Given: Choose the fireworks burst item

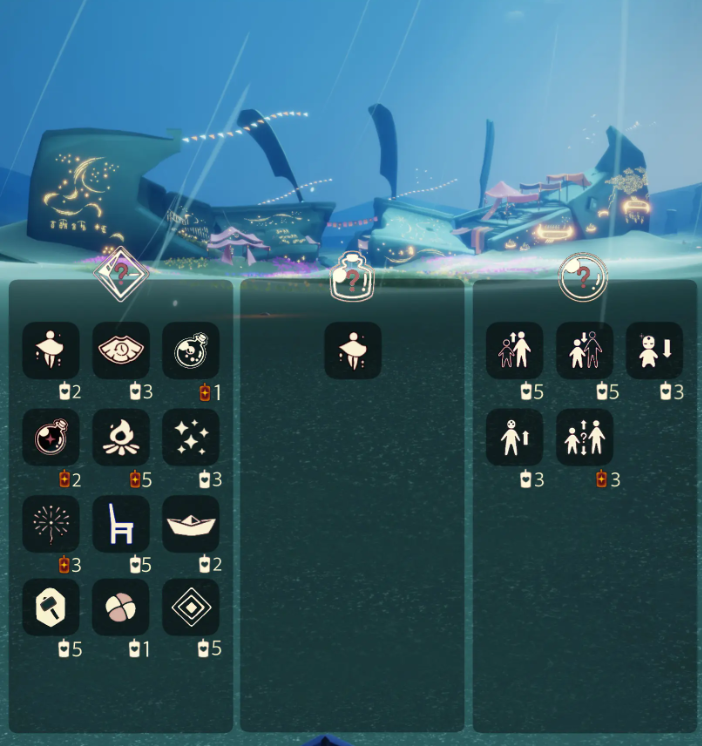Looking at the screenshot, I should [51, 523].
